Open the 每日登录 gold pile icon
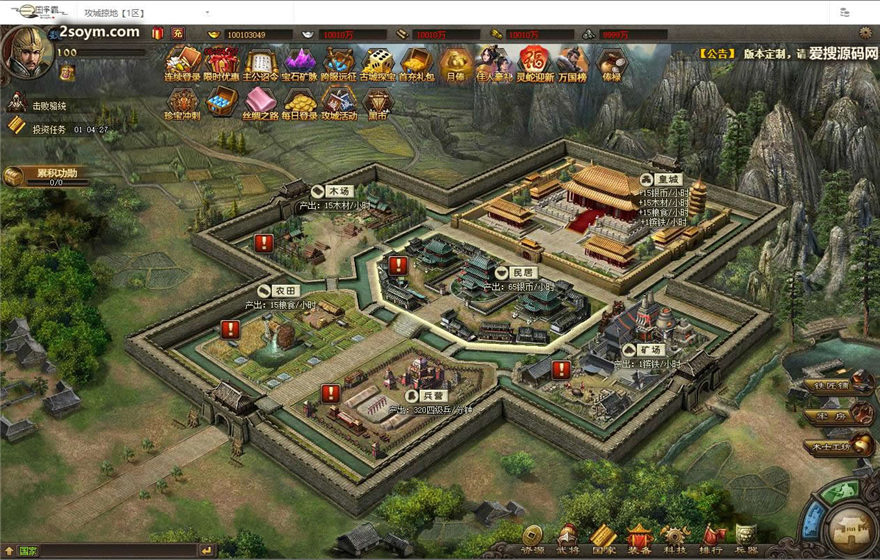Viewport: 880px width, 560px height. (300, 102)
